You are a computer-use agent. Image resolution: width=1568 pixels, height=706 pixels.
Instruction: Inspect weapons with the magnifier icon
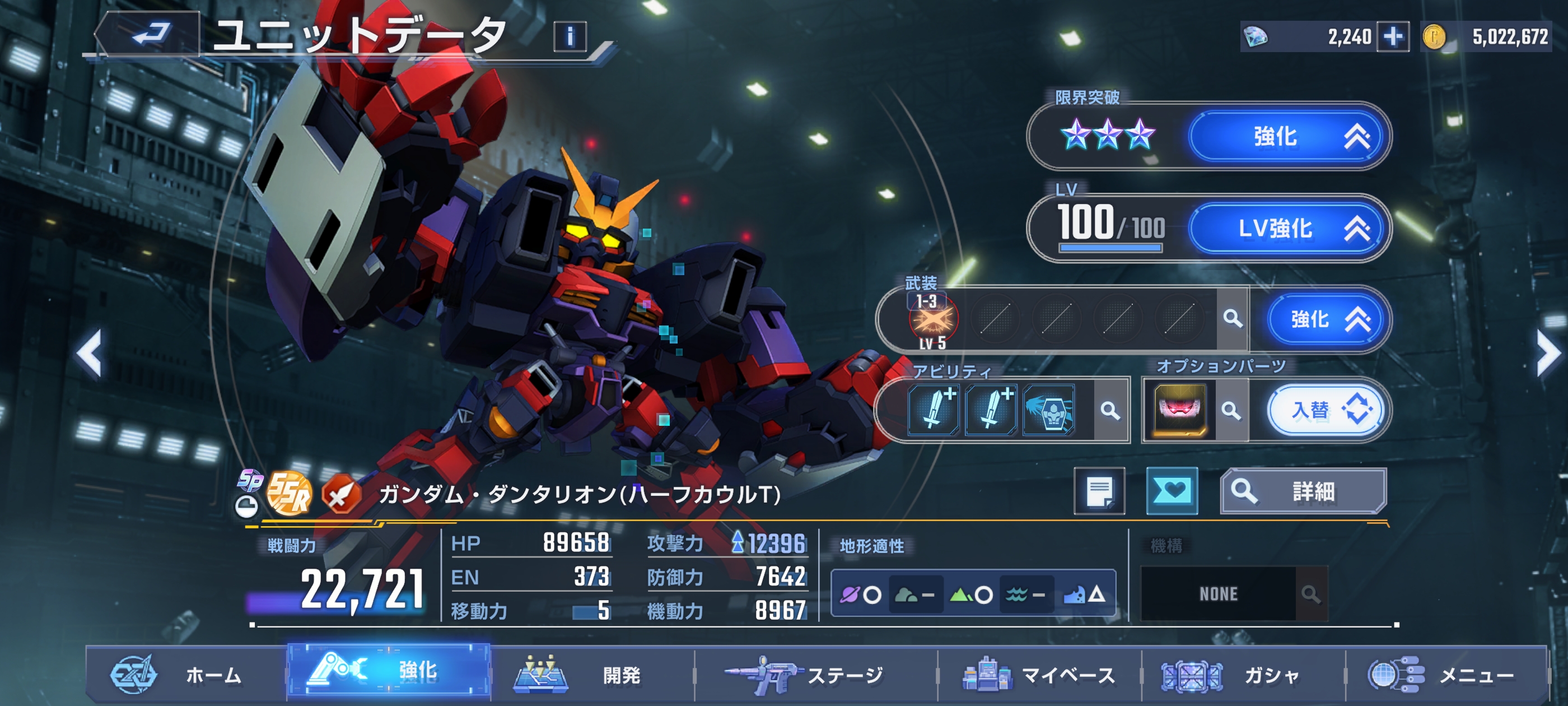pos(1233,319)
